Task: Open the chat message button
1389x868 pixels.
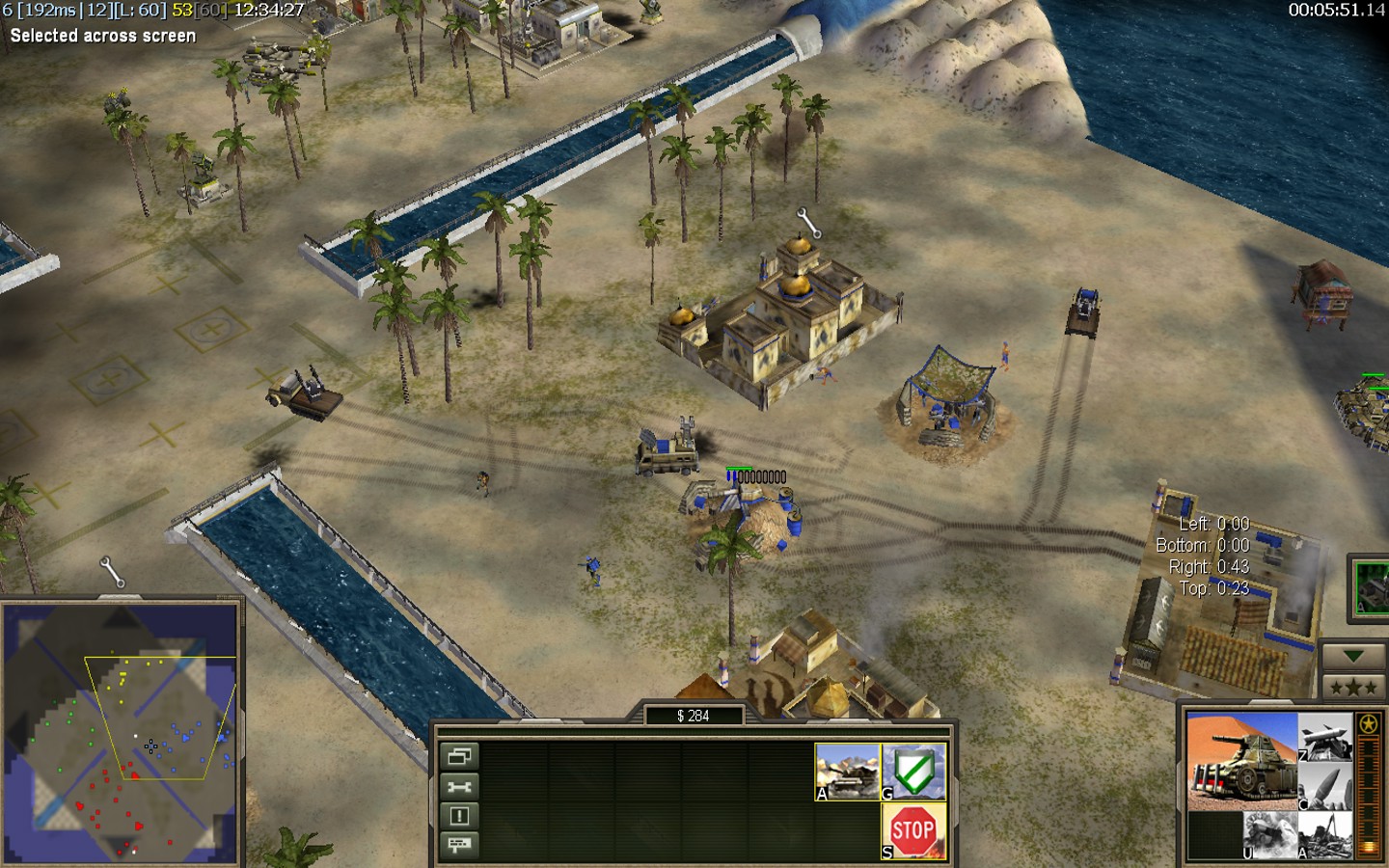Action: [459, 845]
